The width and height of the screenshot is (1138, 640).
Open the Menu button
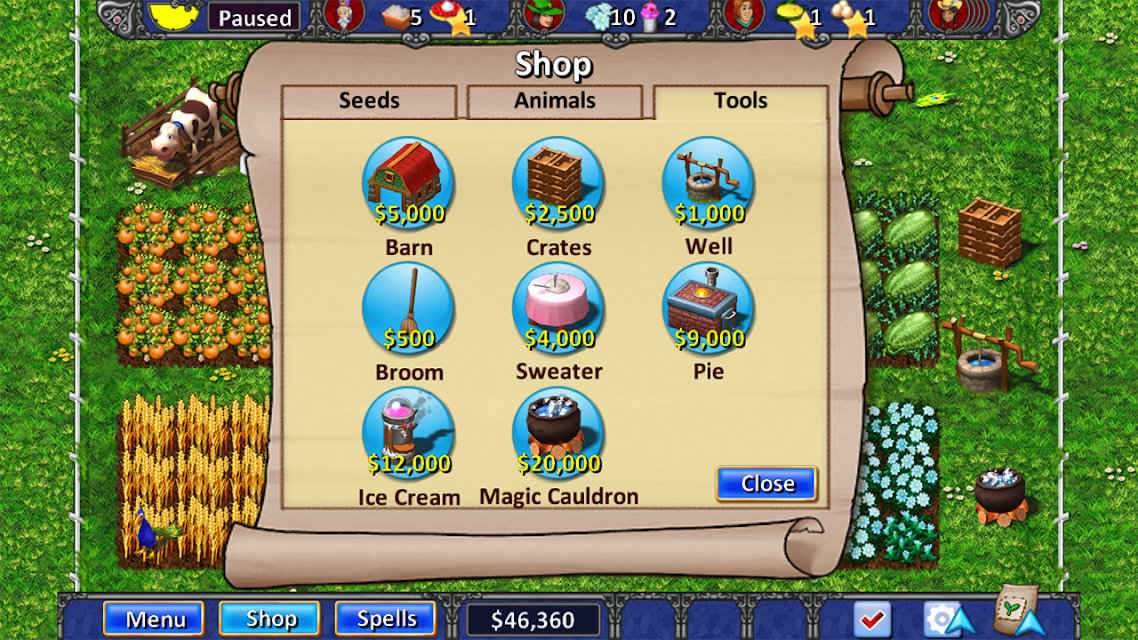pos(153,619)
